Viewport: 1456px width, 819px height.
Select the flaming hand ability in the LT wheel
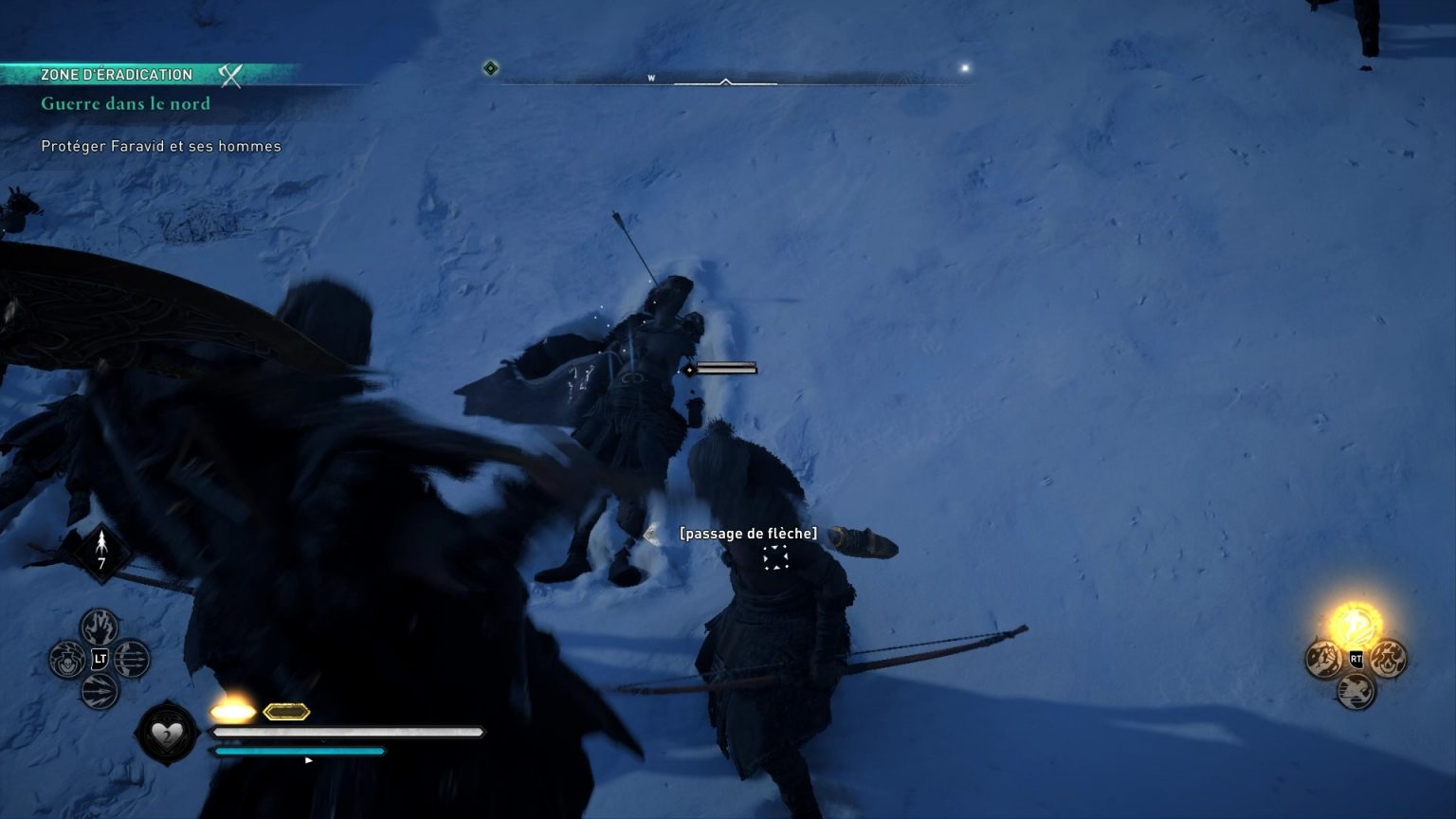tap(99, 628)
